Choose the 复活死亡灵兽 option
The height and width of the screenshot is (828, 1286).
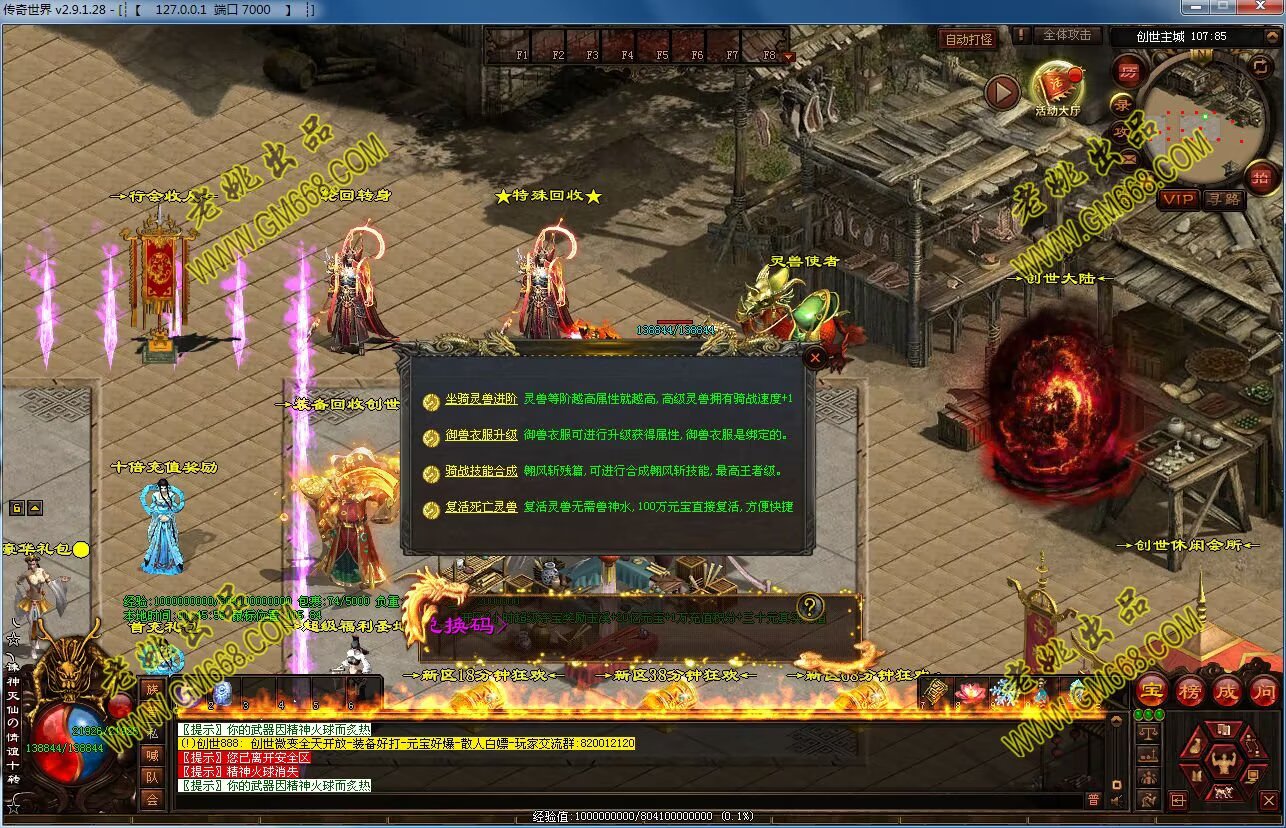coord(481,508)
